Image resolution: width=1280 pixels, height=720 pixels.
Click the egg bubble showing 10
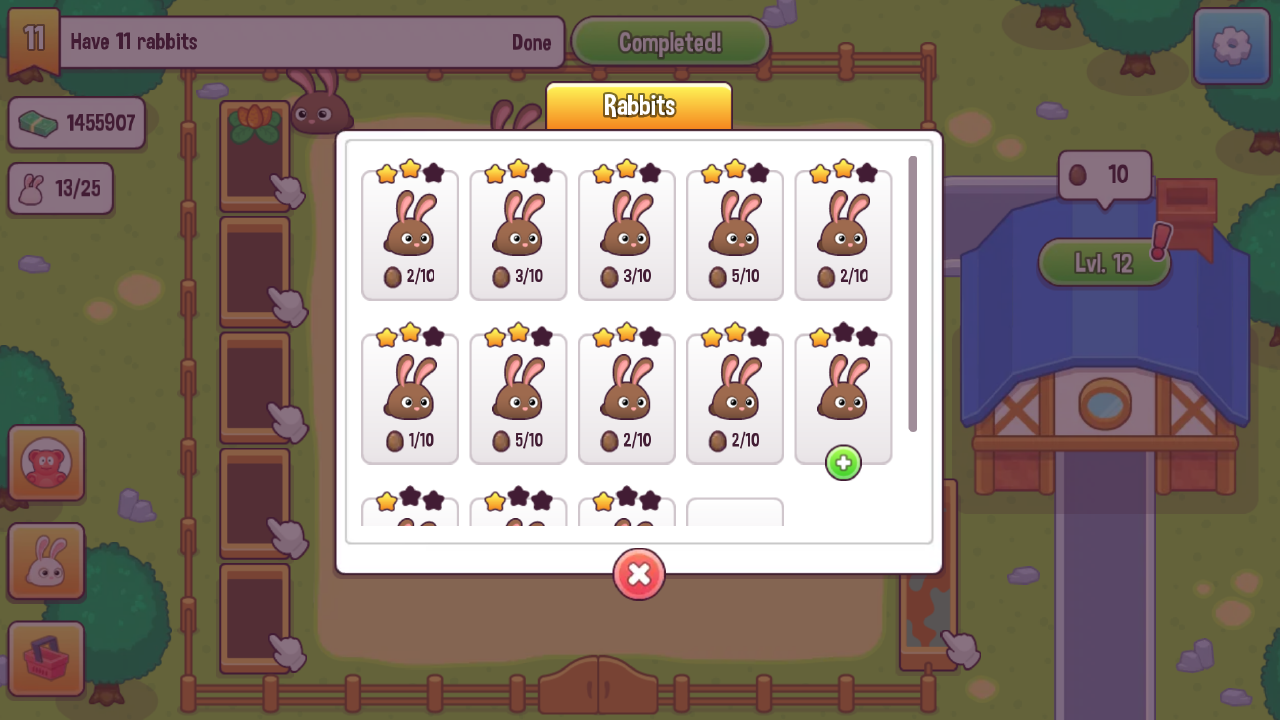1104,174
